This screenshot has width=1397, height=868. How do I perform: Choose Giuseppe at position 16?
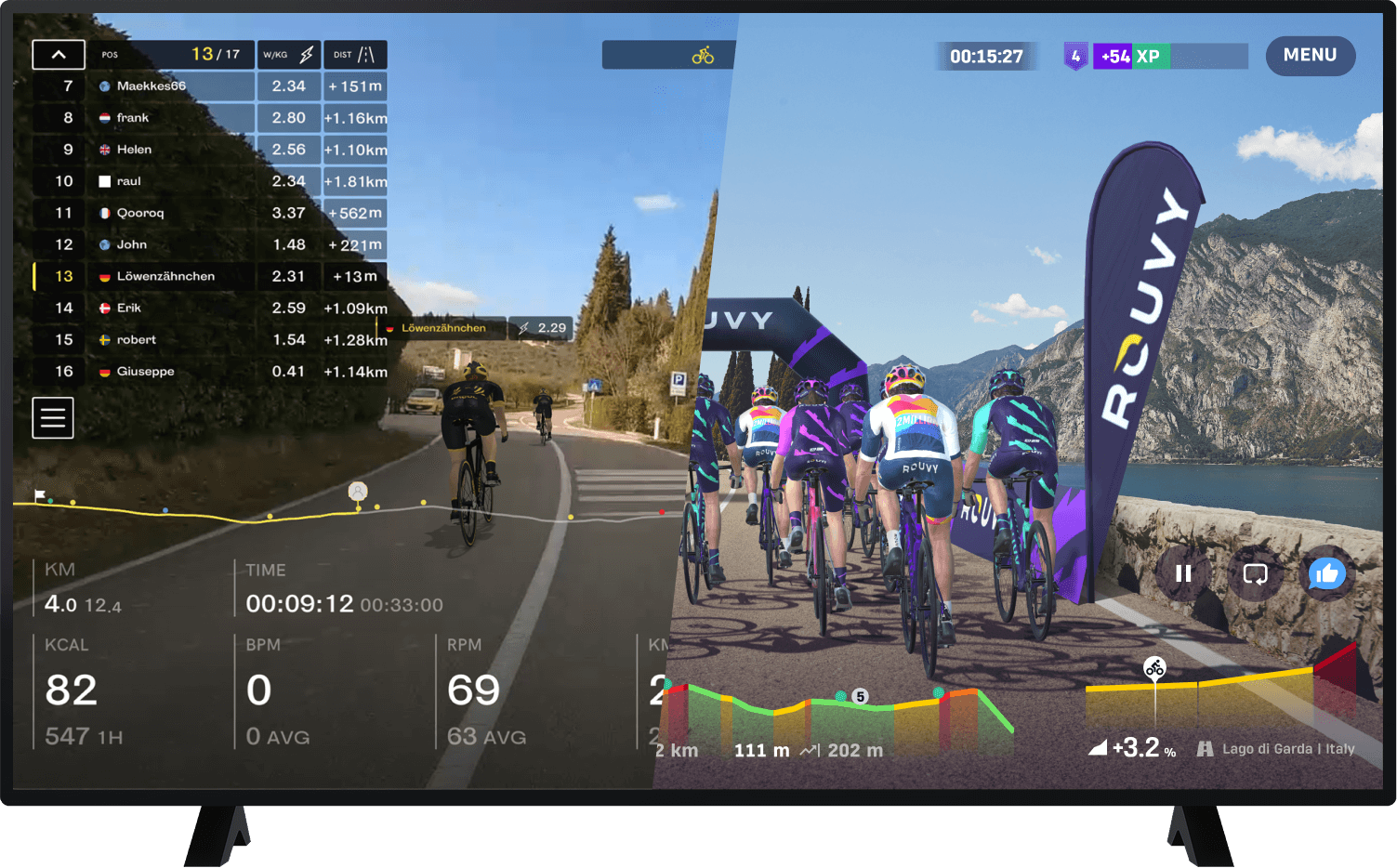[145, 371]
